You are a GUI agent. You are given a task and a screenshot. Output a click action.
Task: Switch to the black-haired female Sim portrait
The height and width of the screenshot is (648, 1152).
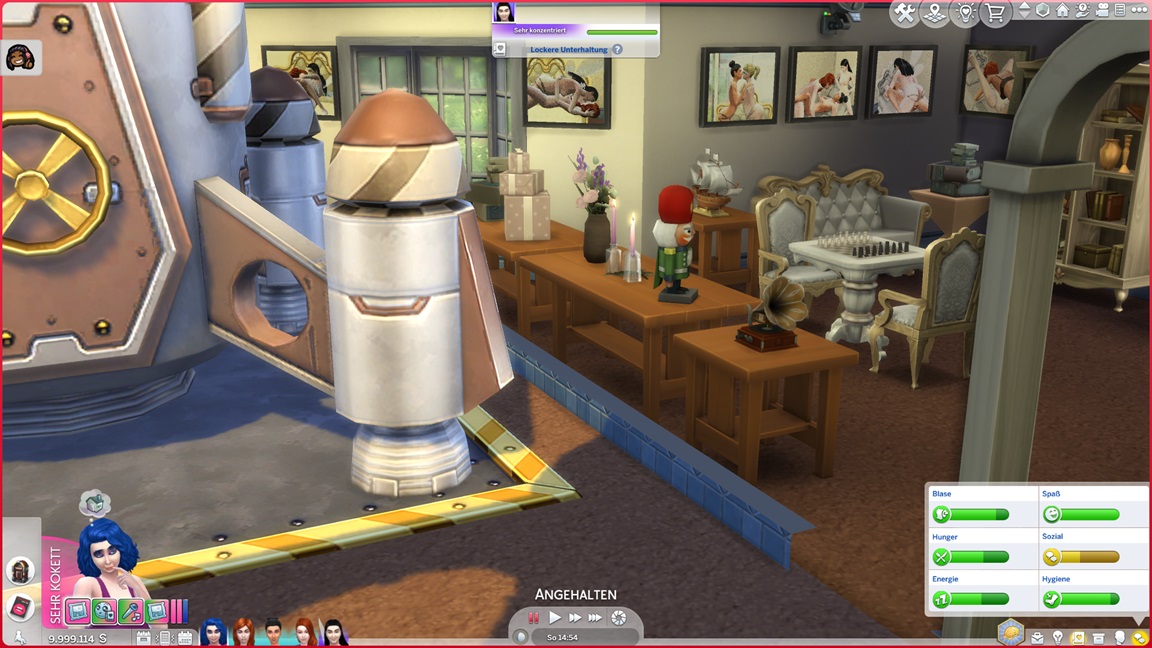tap(333, 632)
